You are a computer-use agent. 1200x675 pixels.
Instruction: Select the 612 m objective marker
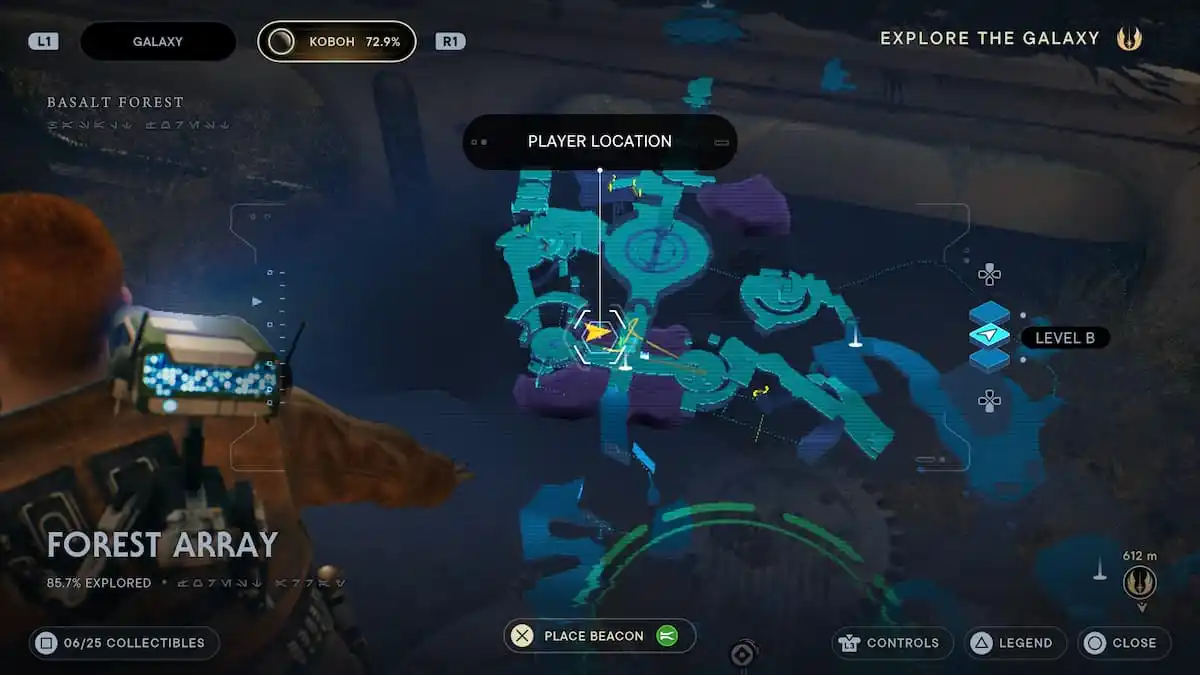(x=1139, y=581)
